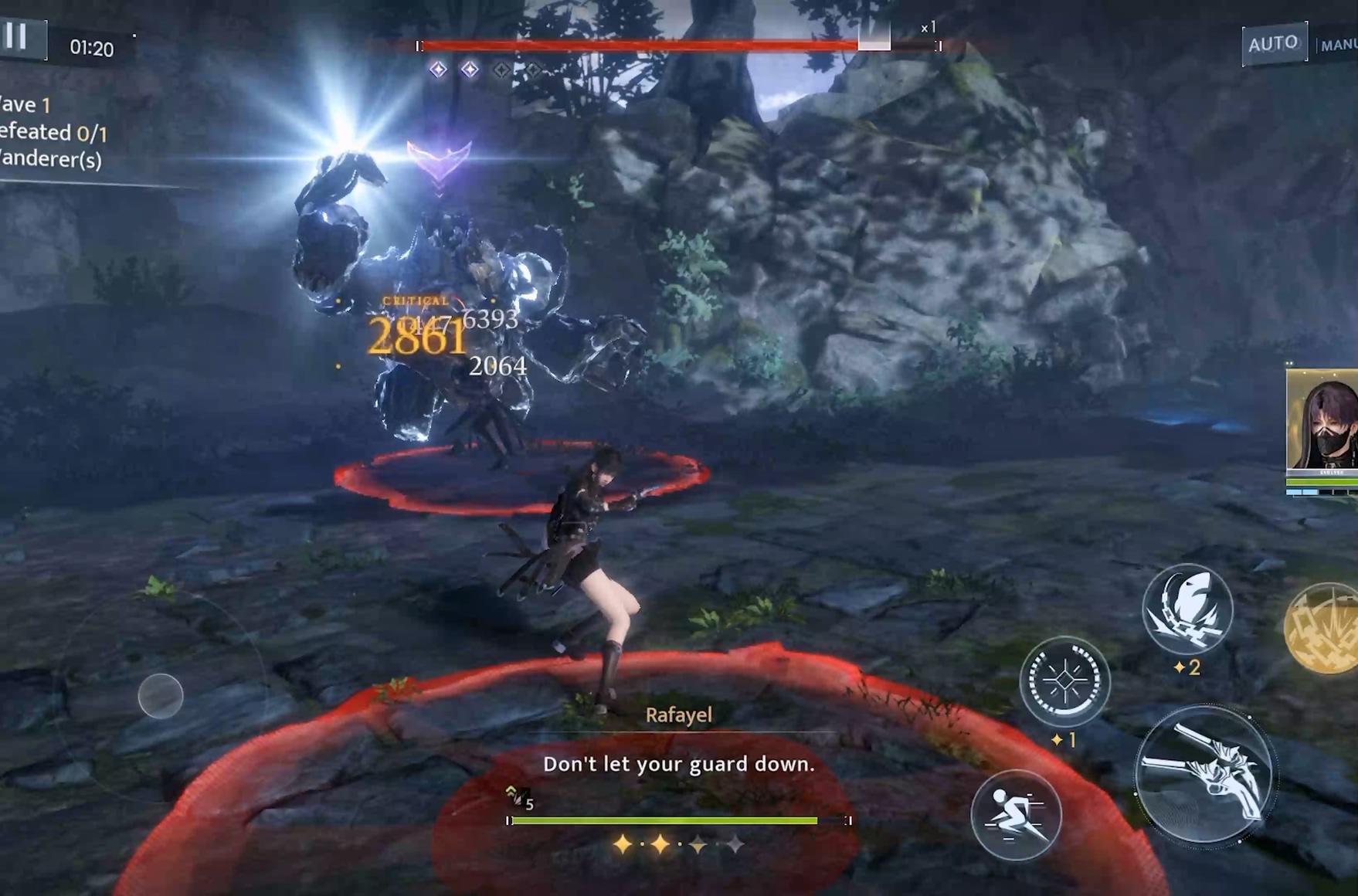Viewport: 1358px width, 896px height.
Task: Switch combat to AUTO mode
Action: pyautogui.click(x=1273, y=43)
